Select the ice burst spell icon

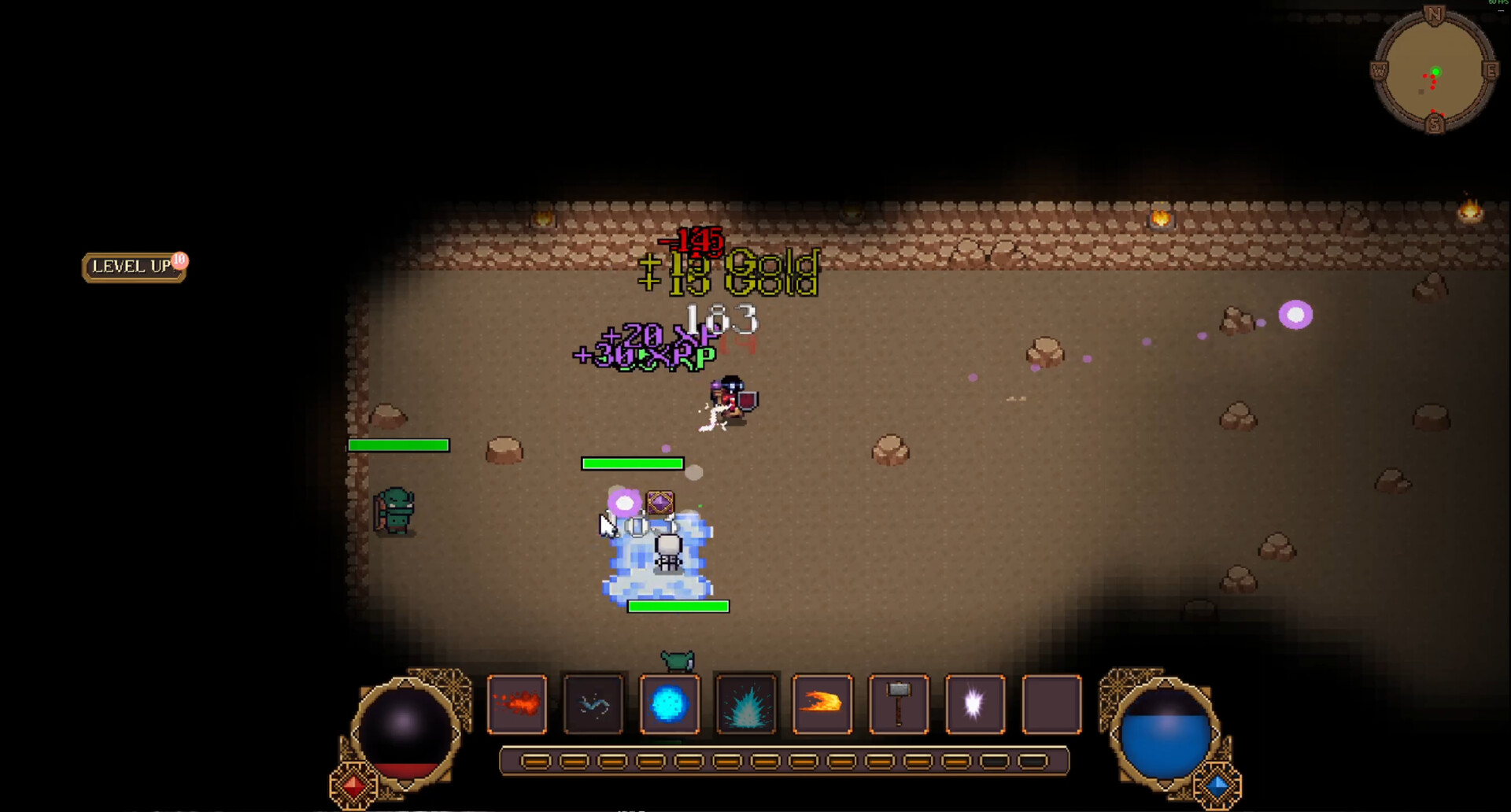[746, 704]
